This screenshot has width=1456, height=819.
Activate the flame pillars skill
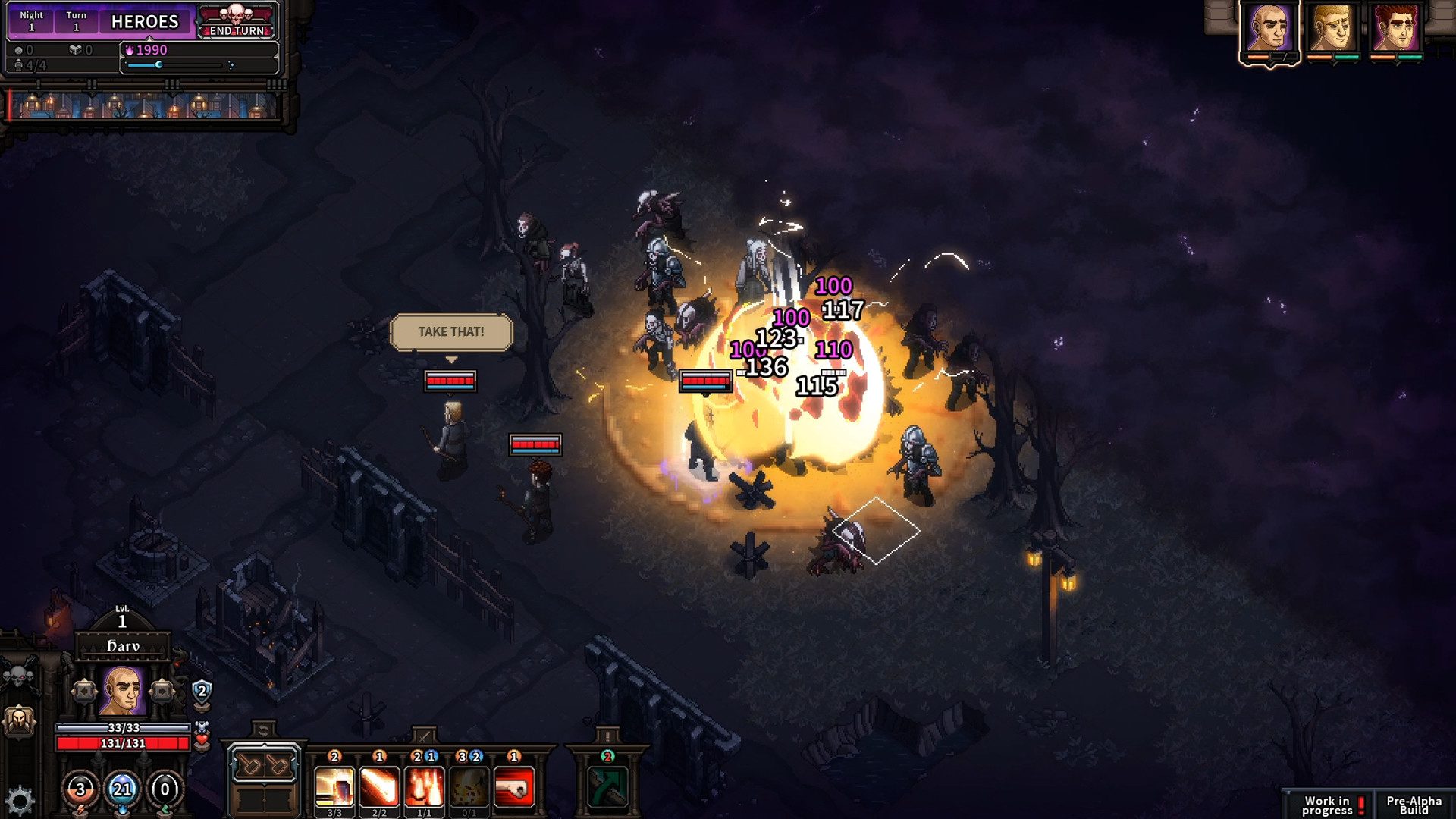pyautogui.click(x=424, y=787)
